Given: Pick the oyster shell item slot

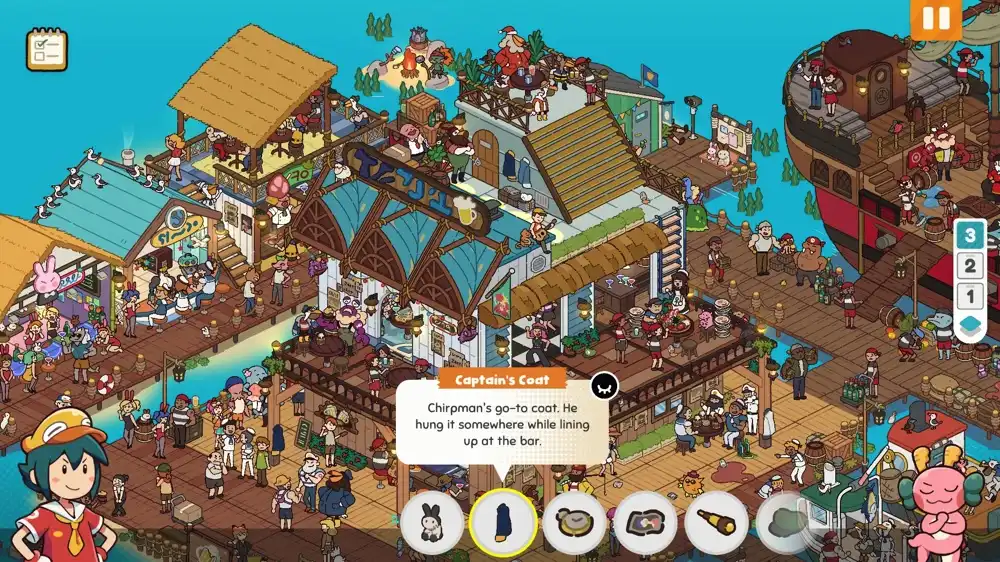Looking at the screenshot, I should coord(646,523).
